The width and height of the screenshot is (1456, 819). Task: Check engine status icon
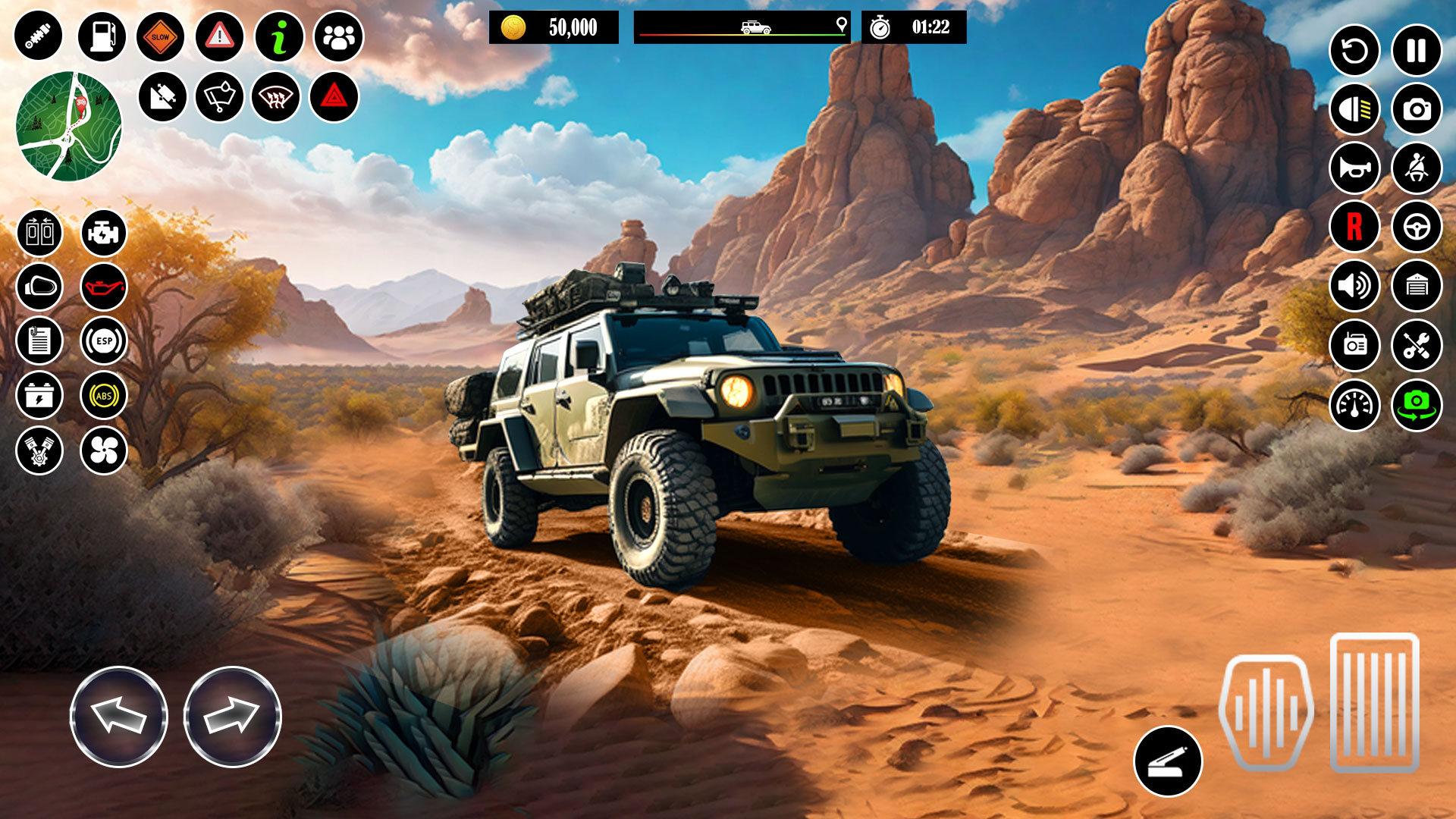pos(105,233)
